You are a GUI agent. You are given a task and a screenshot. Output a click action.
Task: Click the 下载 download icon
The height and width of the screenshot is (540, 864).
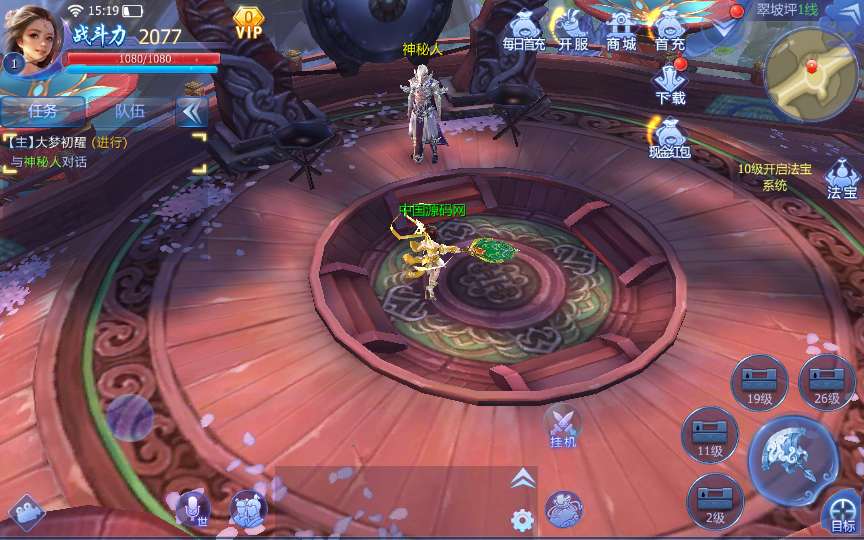(670, 82)
